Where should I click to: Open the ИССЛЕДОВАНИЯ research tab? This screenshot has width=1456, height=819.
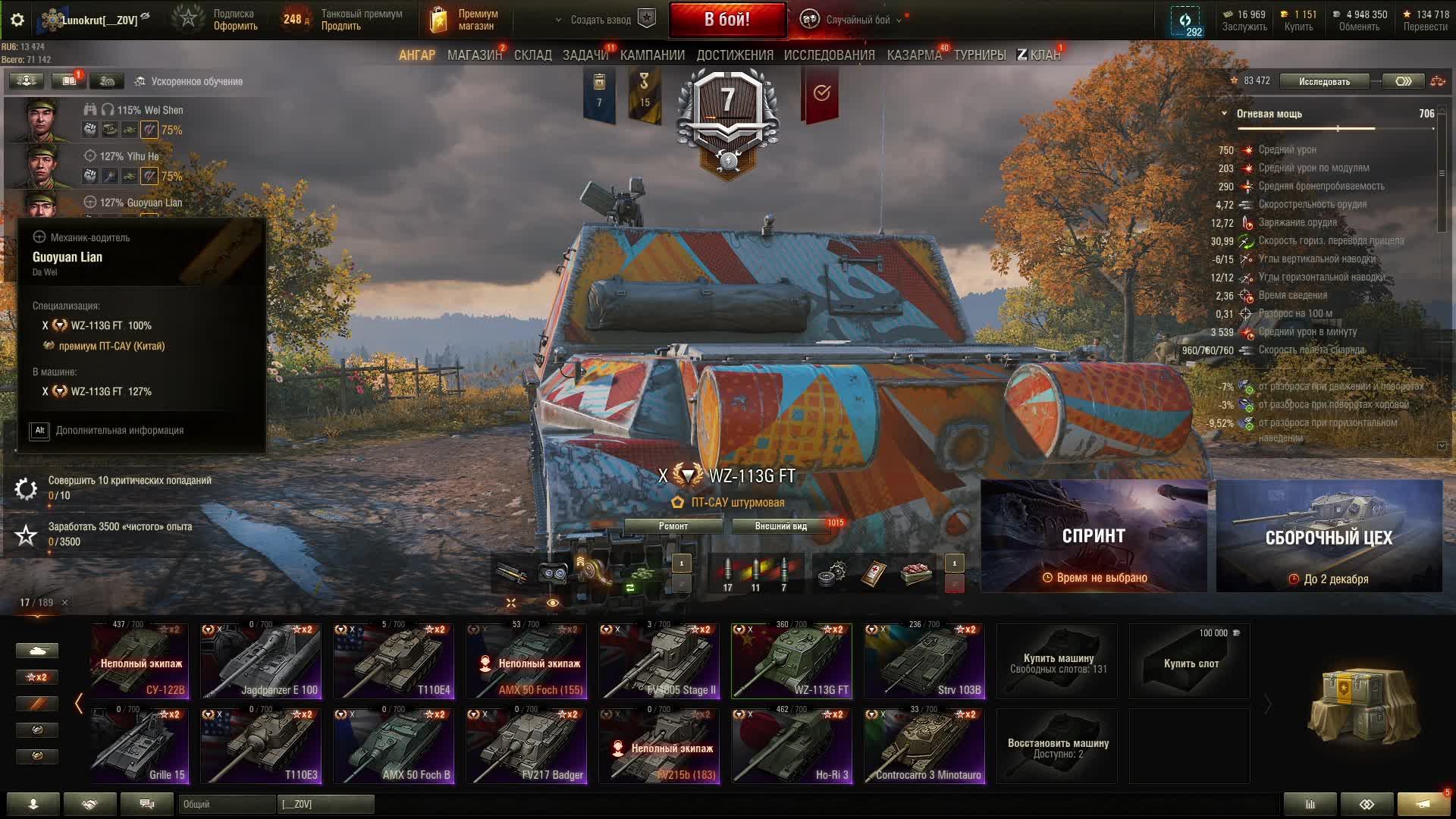(829, 55)
